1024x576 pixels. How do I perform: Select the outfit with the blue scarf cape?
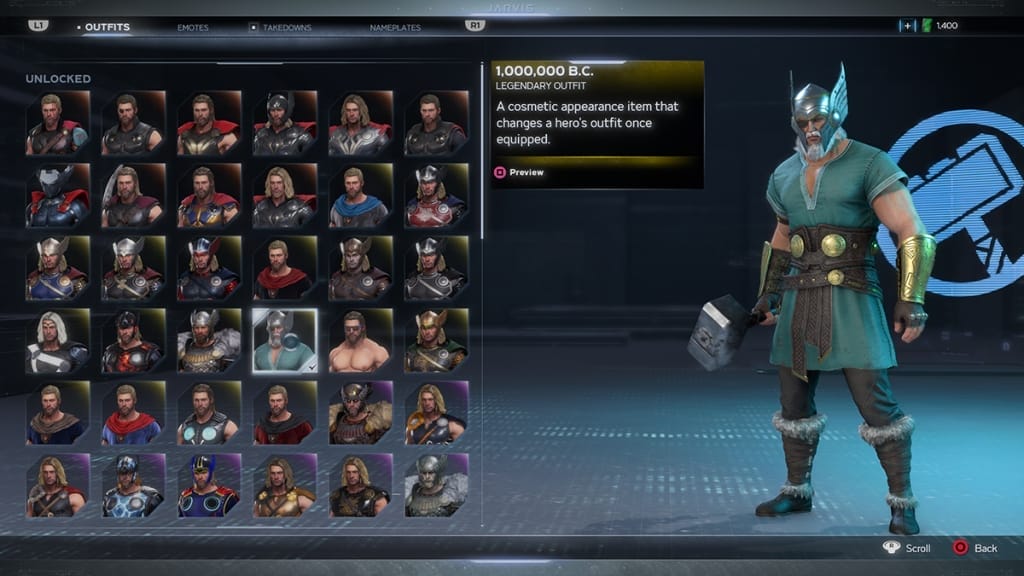tap(360, 196)
